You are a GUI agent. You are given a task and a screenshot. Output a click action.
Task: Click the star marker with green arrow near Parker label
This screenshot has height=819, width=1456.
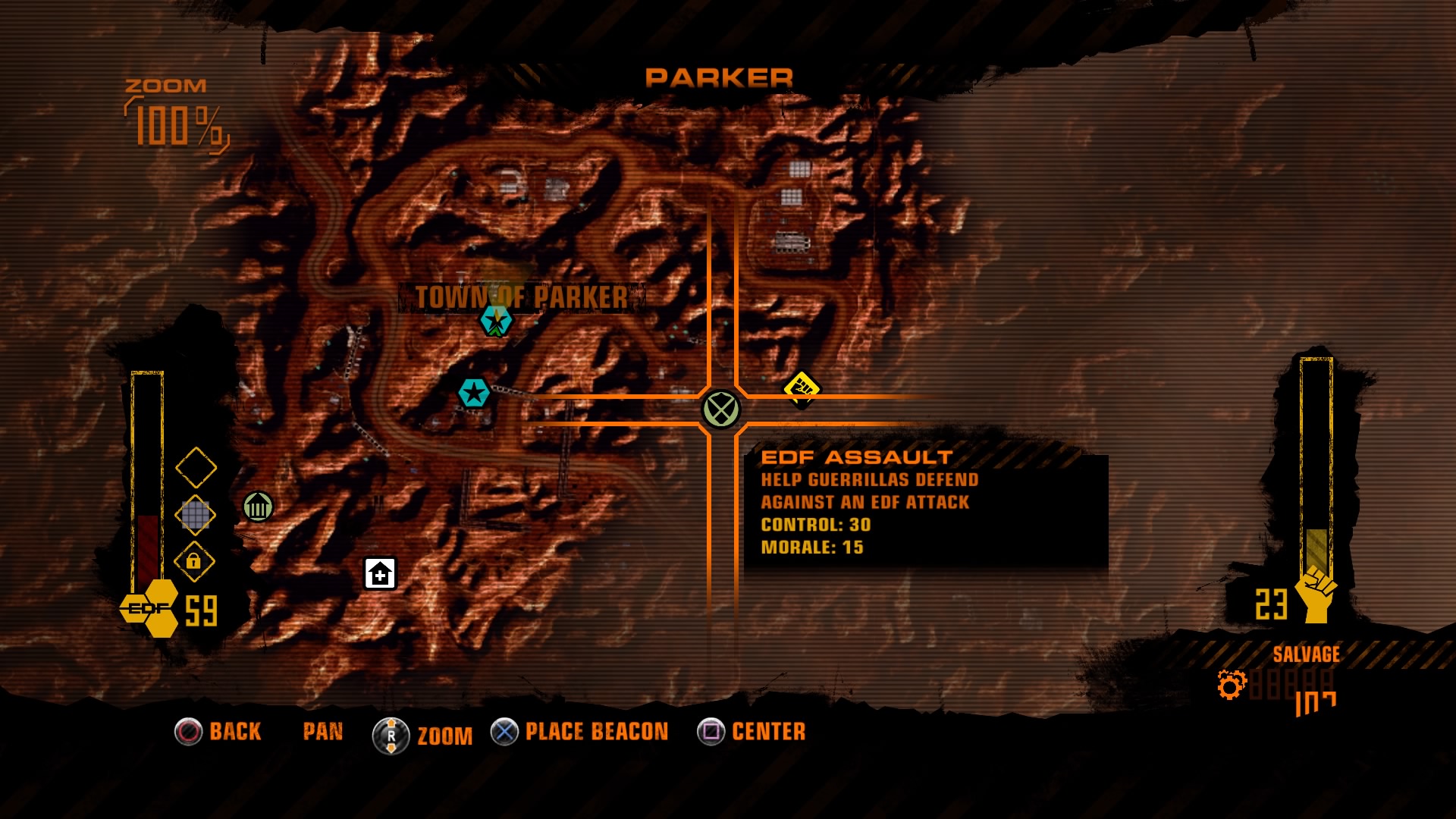pyautogui.click(x=496, y=322)
